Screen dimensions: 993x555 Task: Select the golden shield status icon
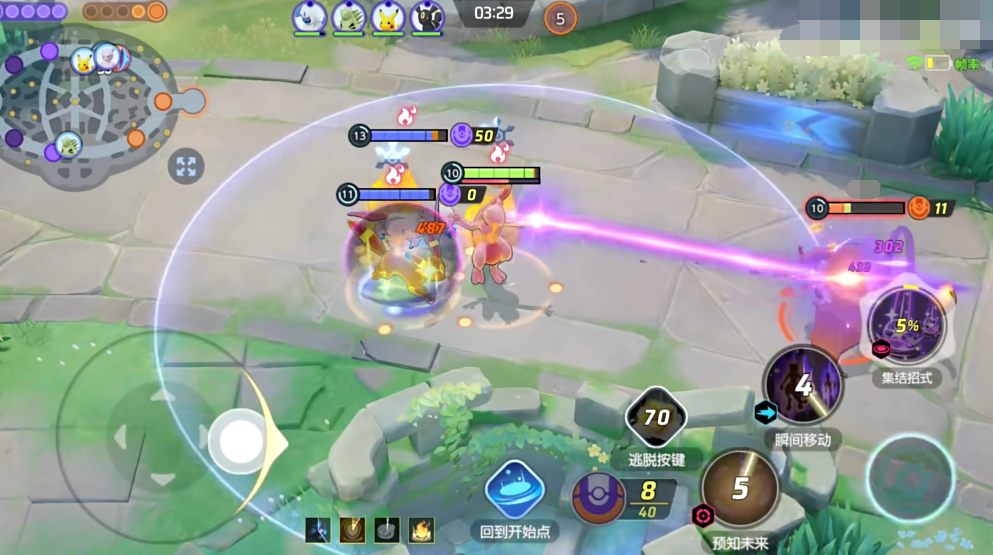coord(351,529)
